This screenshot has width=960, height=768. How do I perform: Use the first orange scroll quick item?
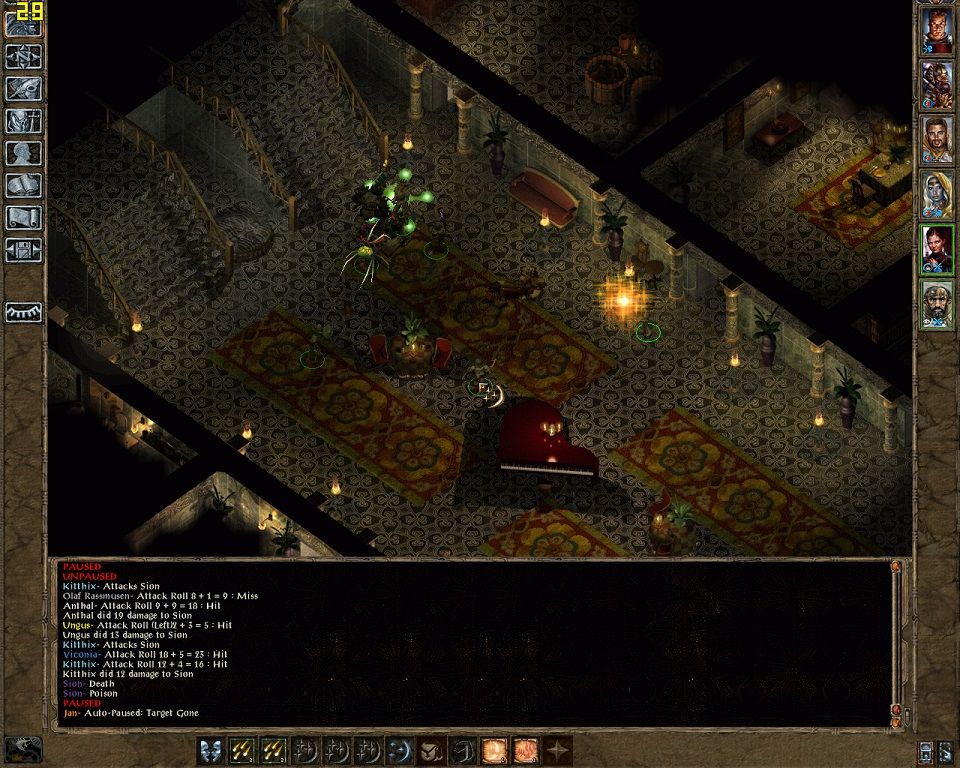click(x=494, y=750)
